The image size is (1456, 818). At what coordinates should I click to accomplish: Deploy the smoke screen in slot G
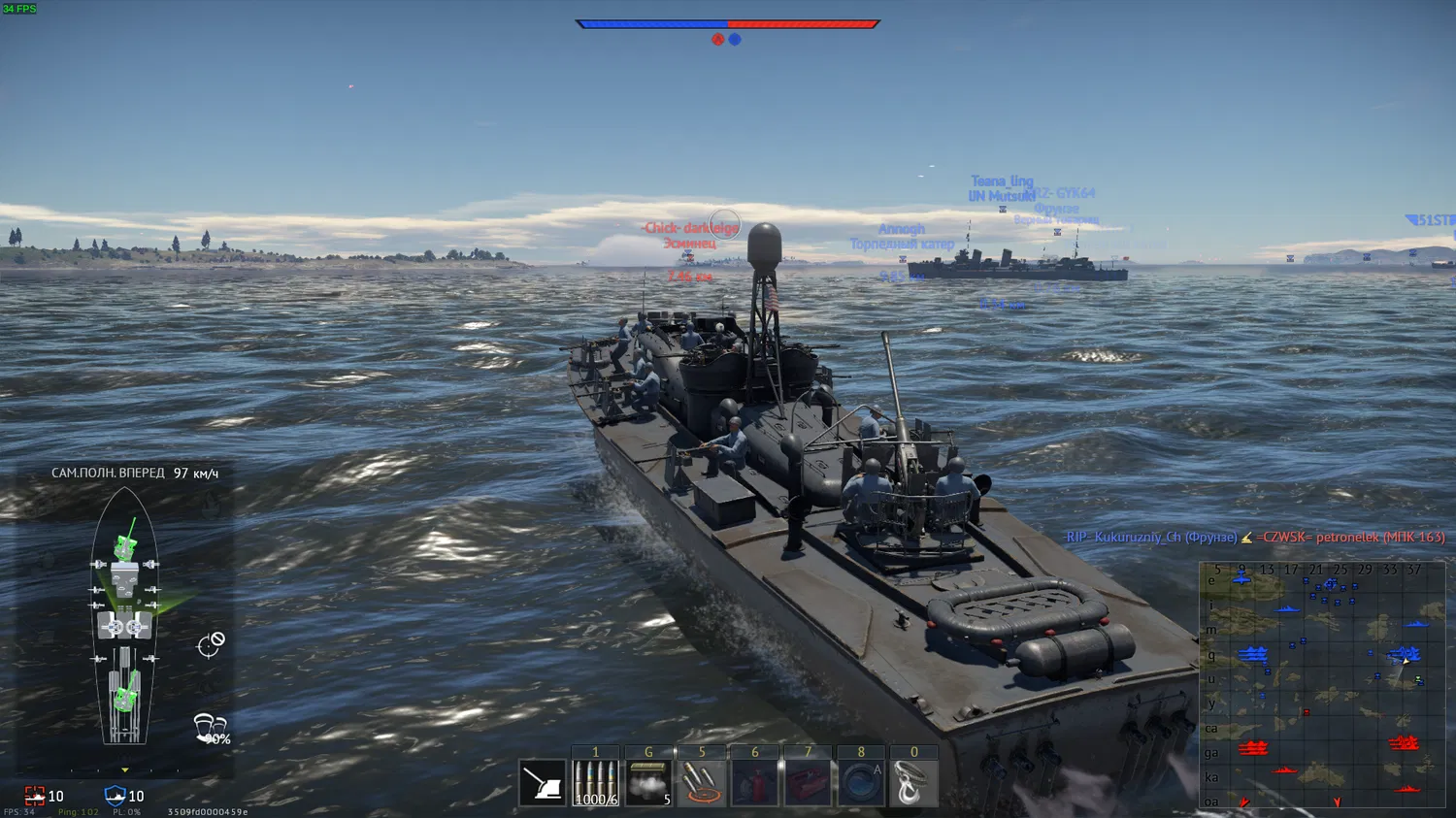(648, 783)
